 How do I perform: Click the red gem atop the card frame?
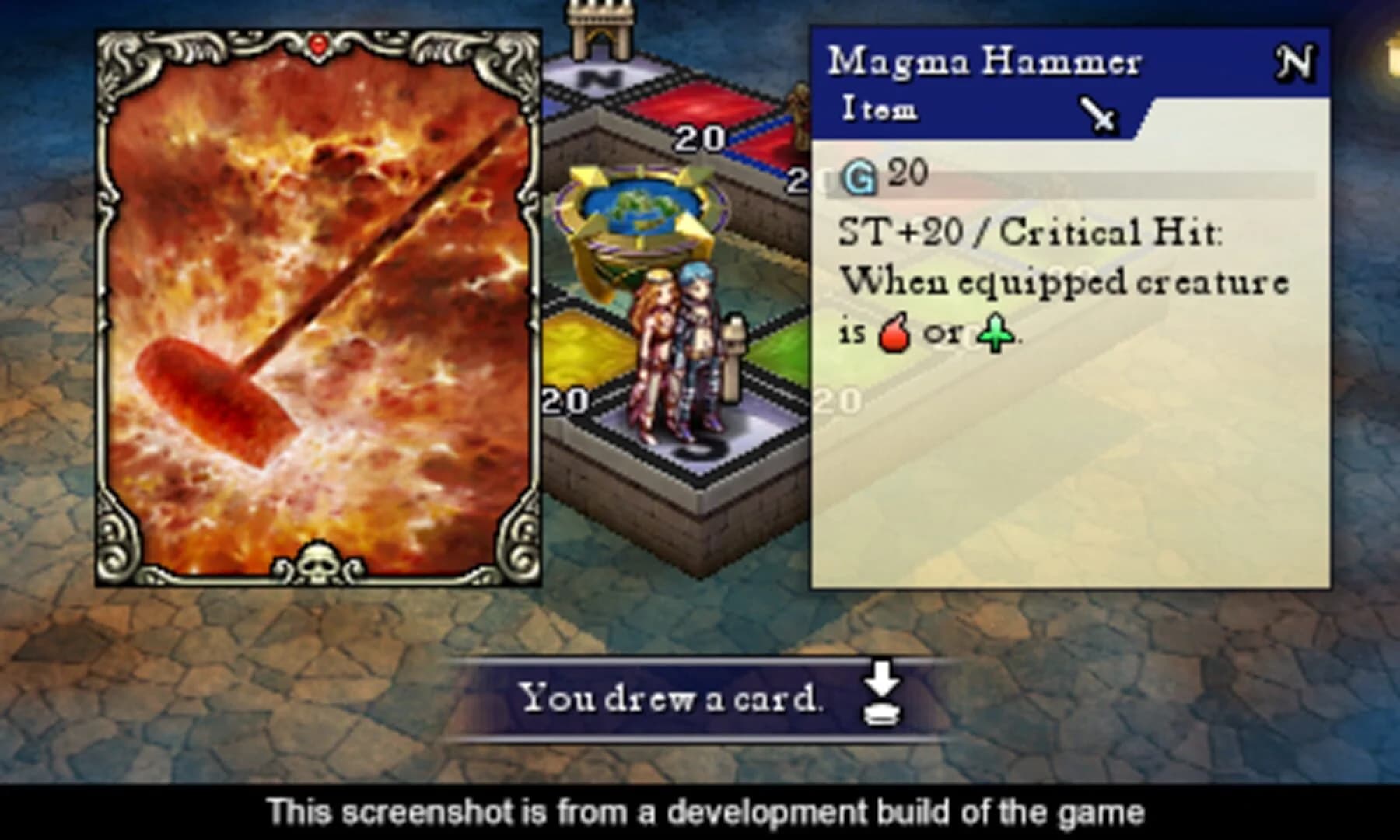click(317, 44)
